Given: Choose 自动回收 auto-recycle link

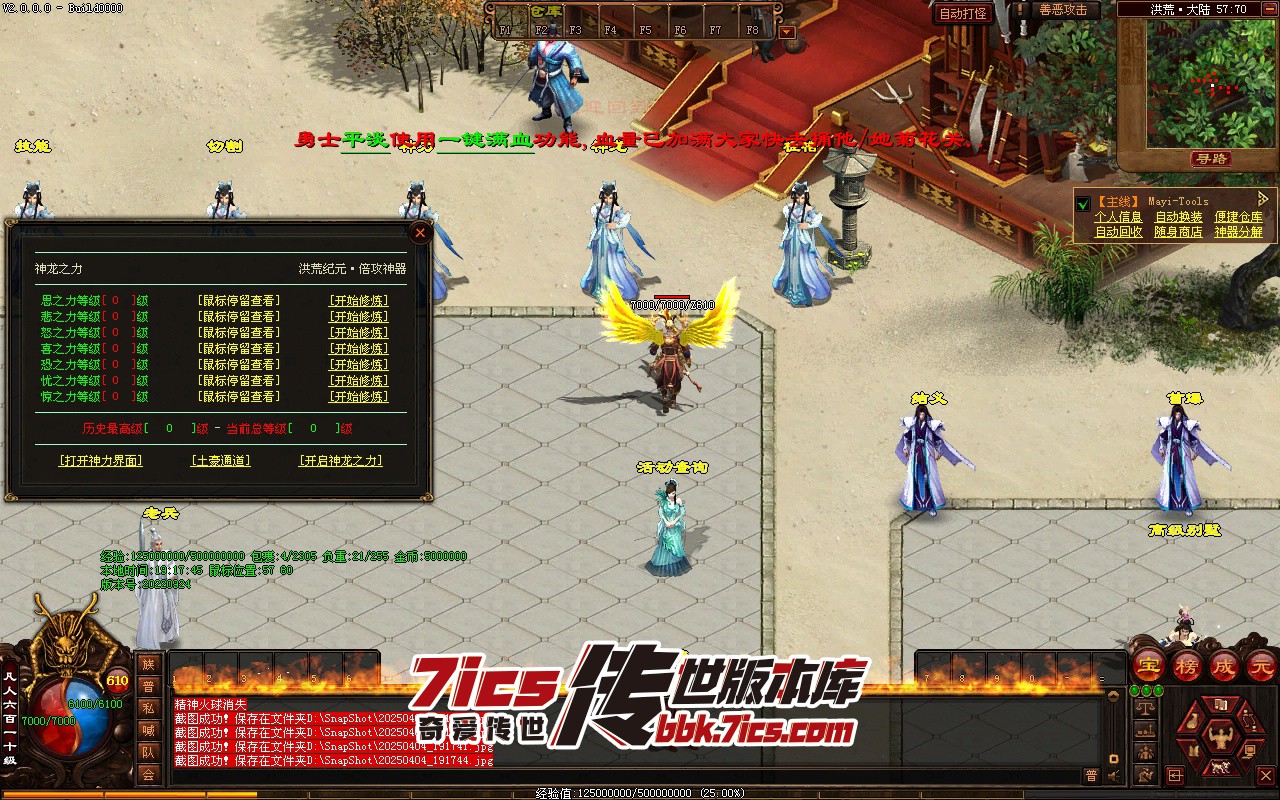Looking at the screenshot, I should click(x=1118, y=232).
